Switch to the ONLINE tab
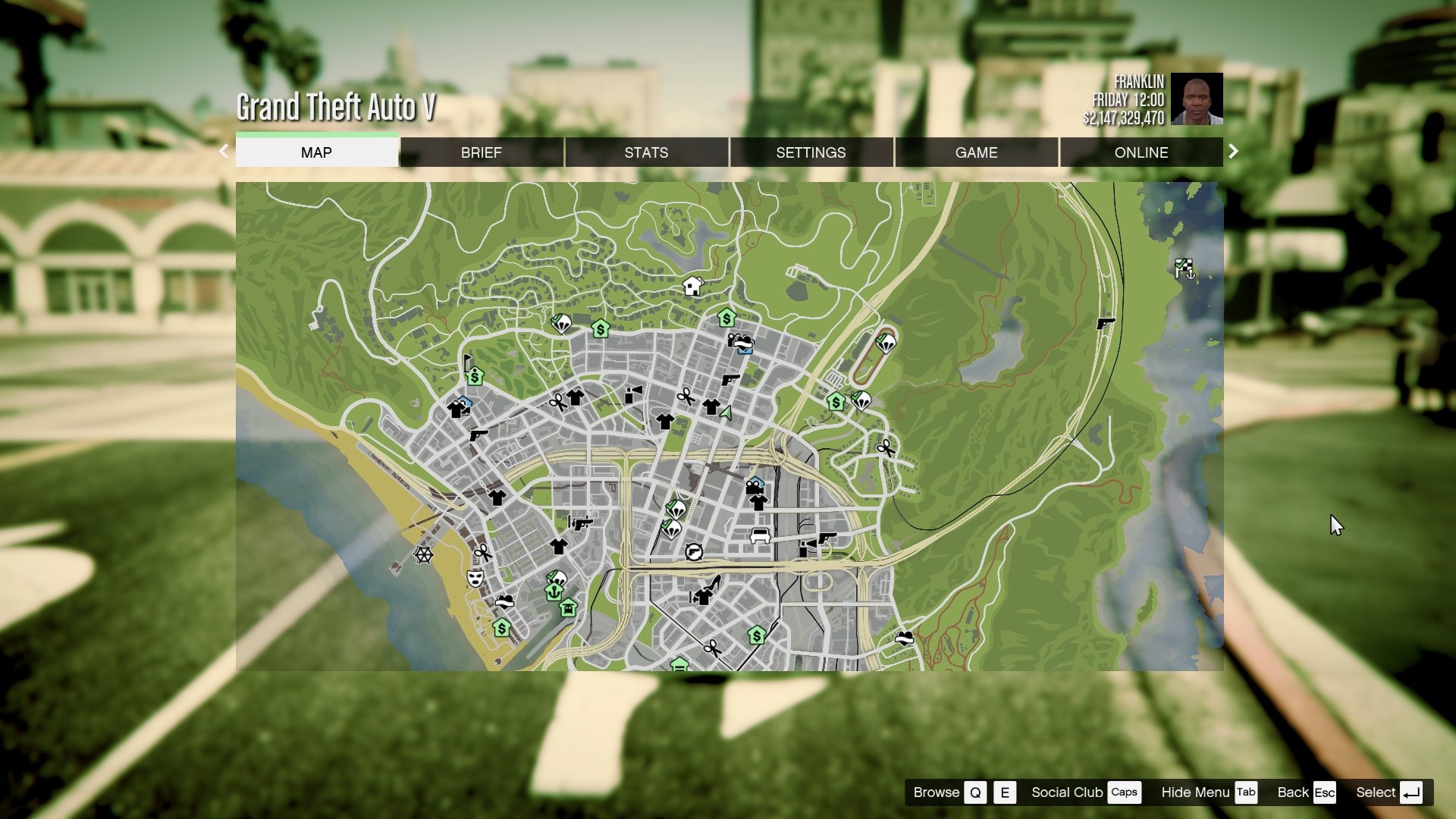 point(1141,152)
